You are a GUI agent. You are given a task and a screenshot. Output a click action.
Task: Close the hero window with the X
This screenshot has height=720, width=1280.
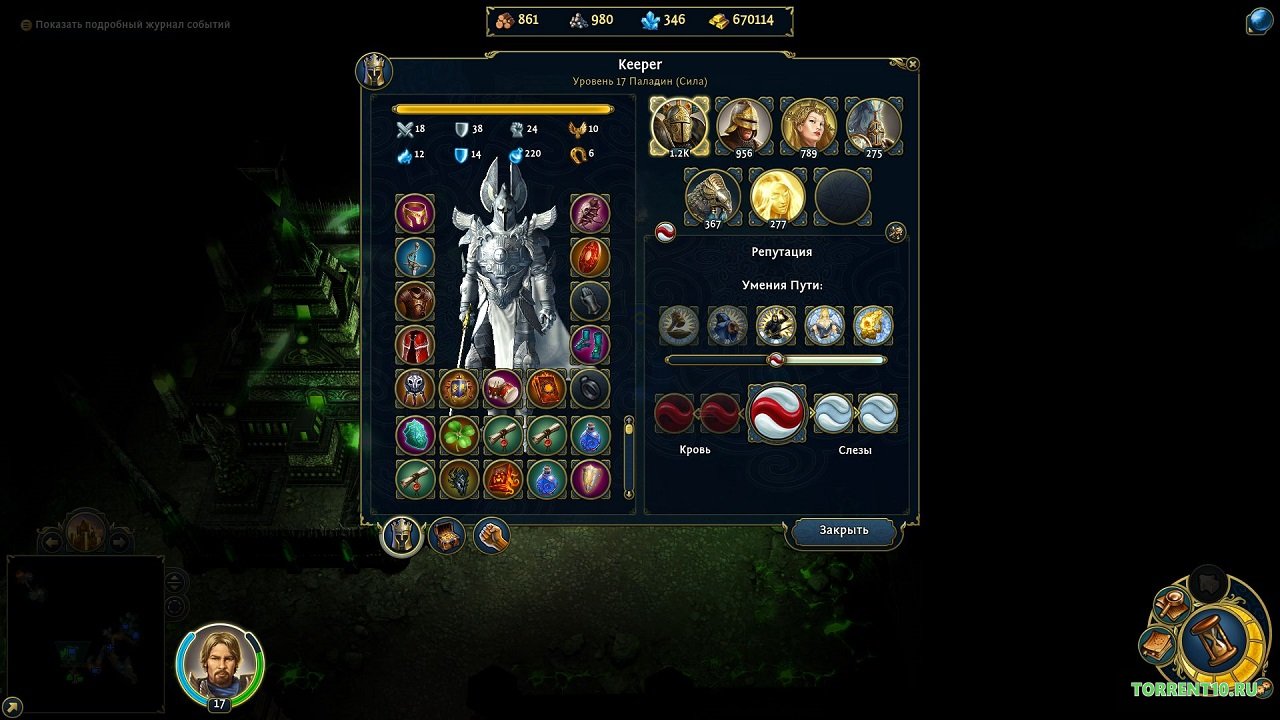pos(912,64)
